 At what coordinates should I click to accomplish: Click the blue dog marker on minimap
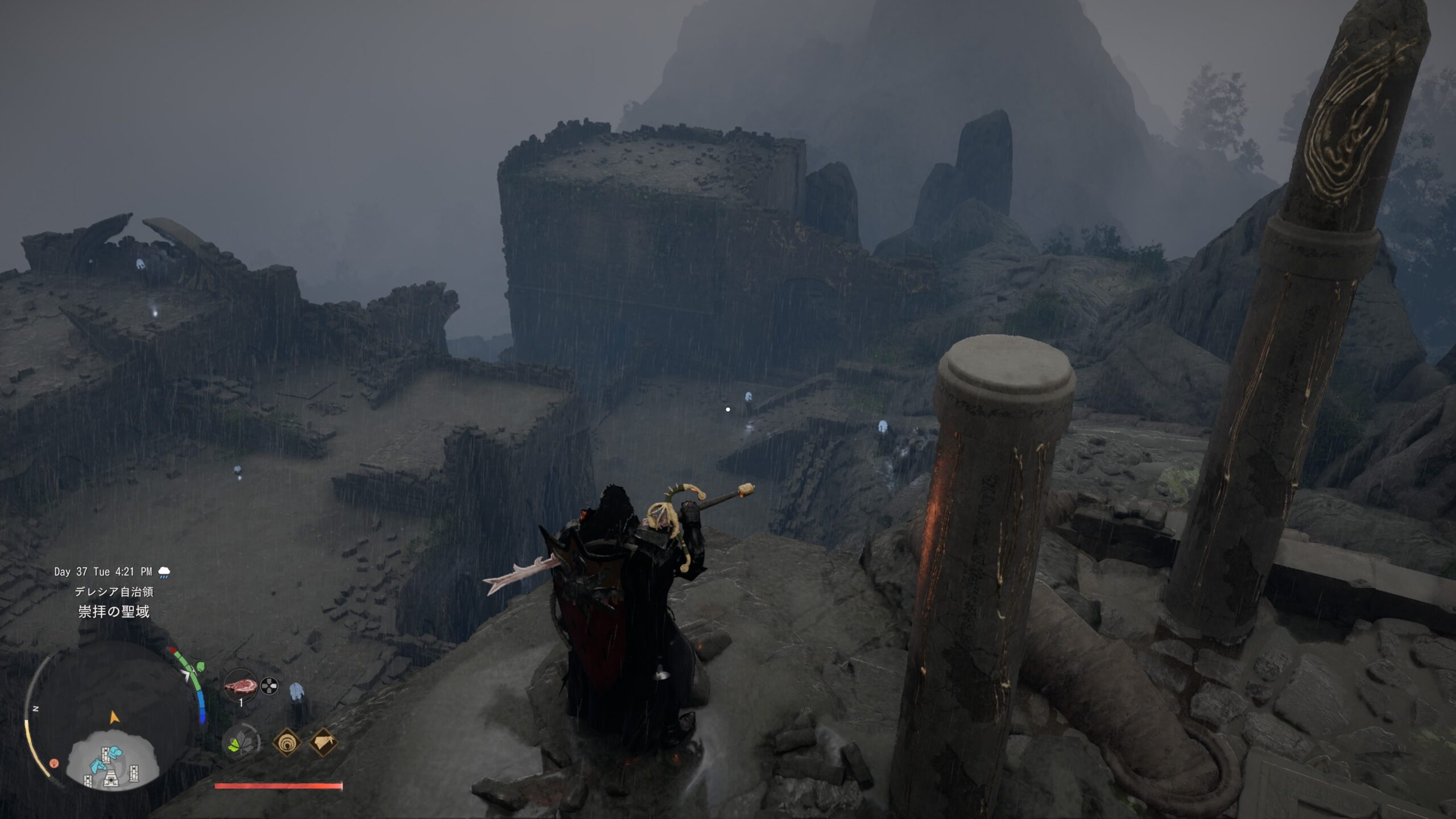[115, 752]
